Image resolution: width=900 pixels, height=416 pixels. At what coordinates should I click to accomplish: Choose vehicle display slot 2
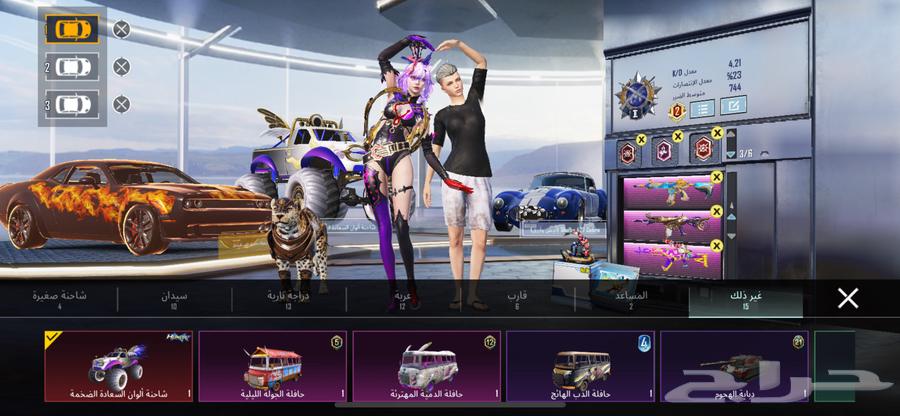(72, 67)
